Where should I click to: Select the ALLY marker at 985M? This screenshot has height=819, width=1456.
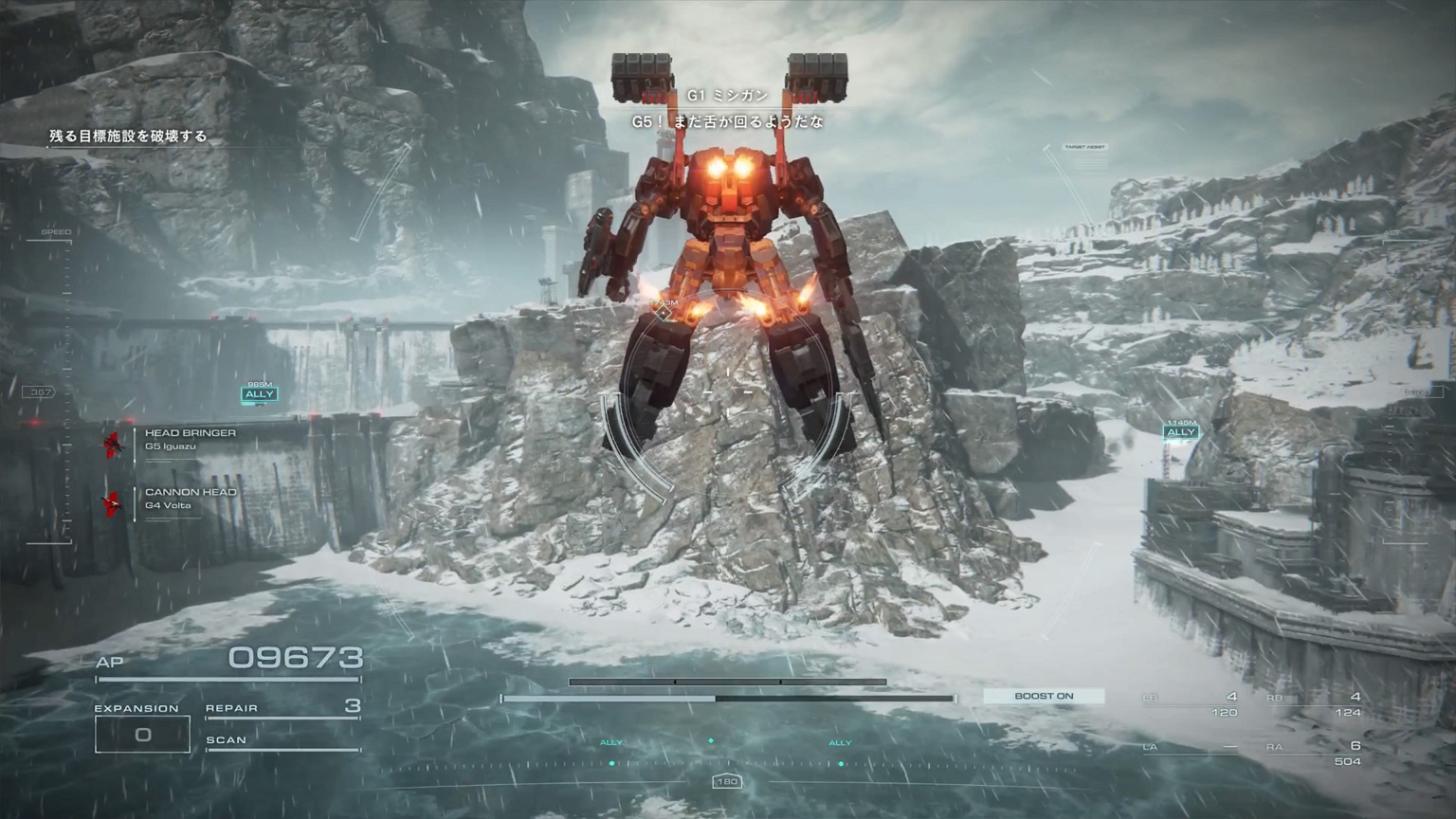click(259, 394)
